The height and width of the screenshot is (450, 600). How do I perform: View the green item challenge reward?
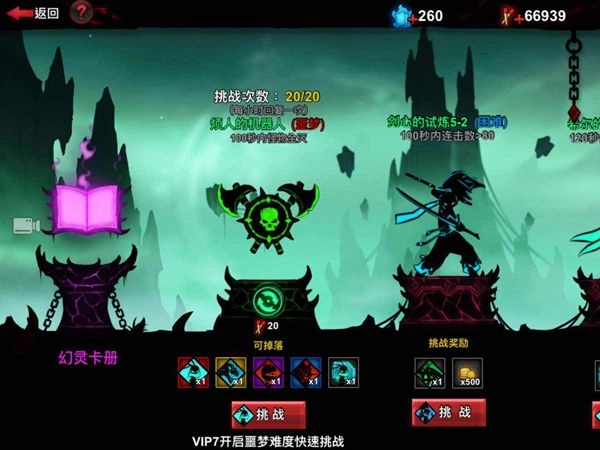tap(429, 373)
